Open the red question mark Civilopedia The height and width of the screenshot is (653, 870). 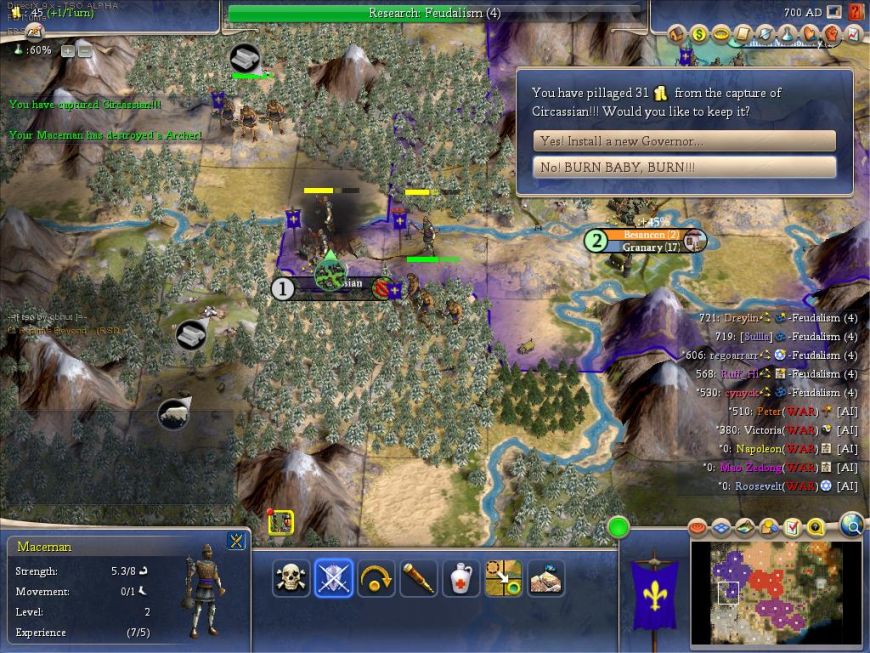tap(856, 12)
